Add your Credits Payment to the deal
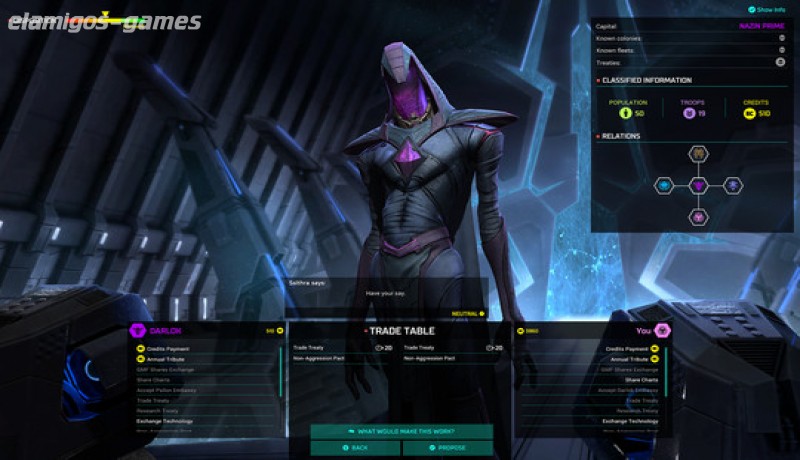Image resolution: width=800 pixels, height=460 pixels. point(630,349)
